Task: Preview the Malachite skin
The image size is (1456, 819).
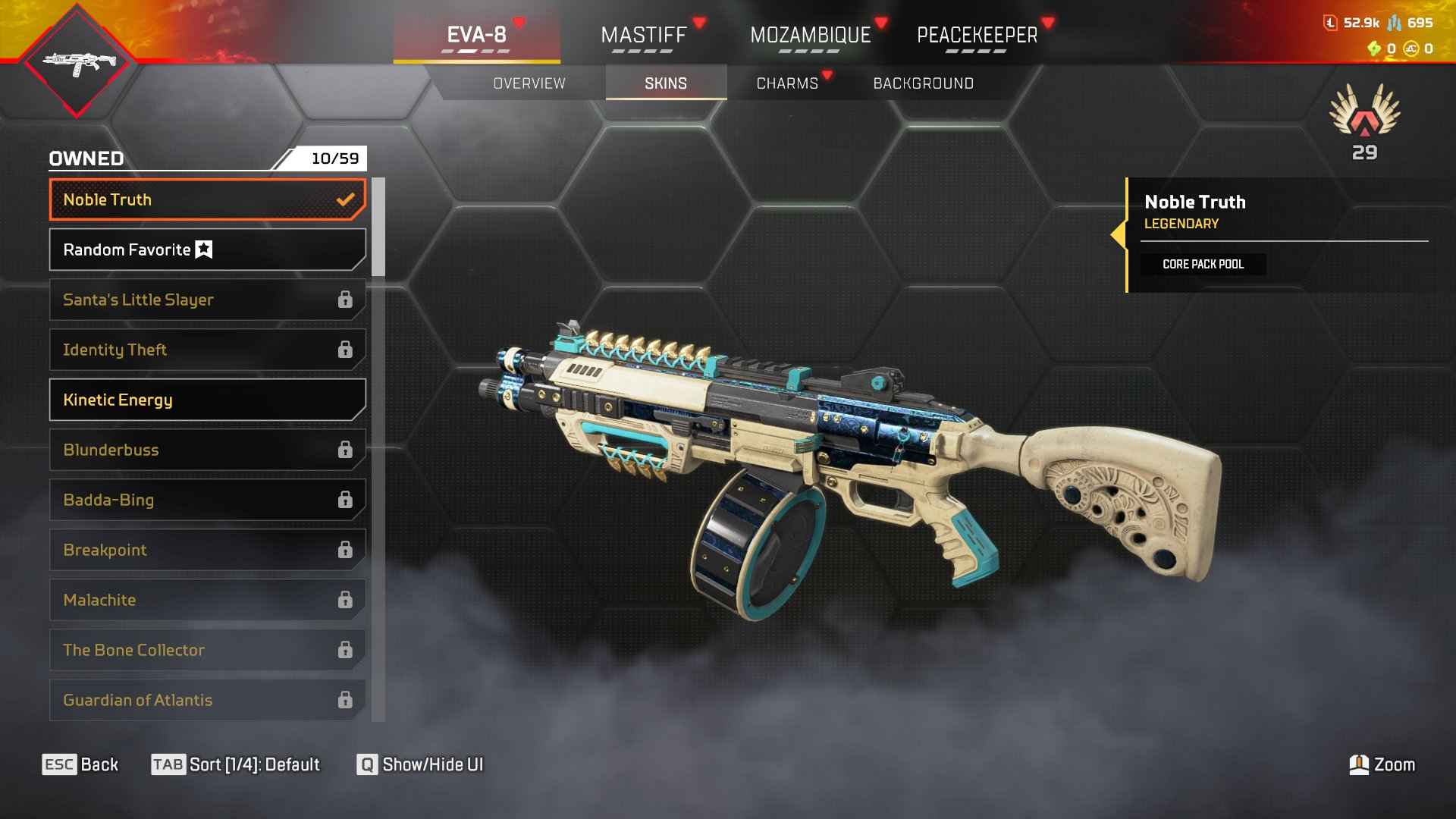Action: pyautogui.click(x=207, y=601)
